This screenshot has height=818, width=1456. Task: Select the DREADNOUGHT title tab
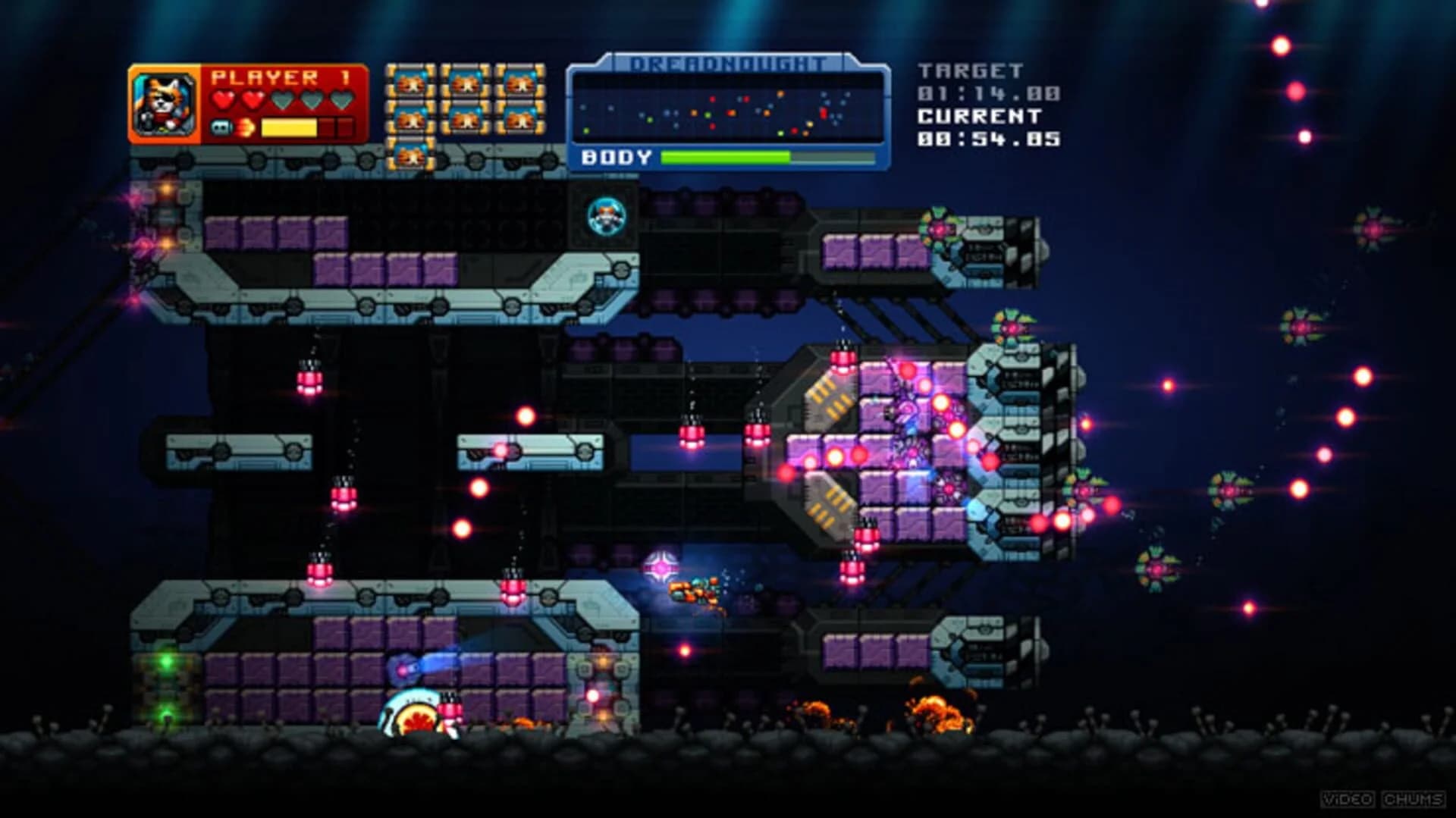(x=728, y=62)
